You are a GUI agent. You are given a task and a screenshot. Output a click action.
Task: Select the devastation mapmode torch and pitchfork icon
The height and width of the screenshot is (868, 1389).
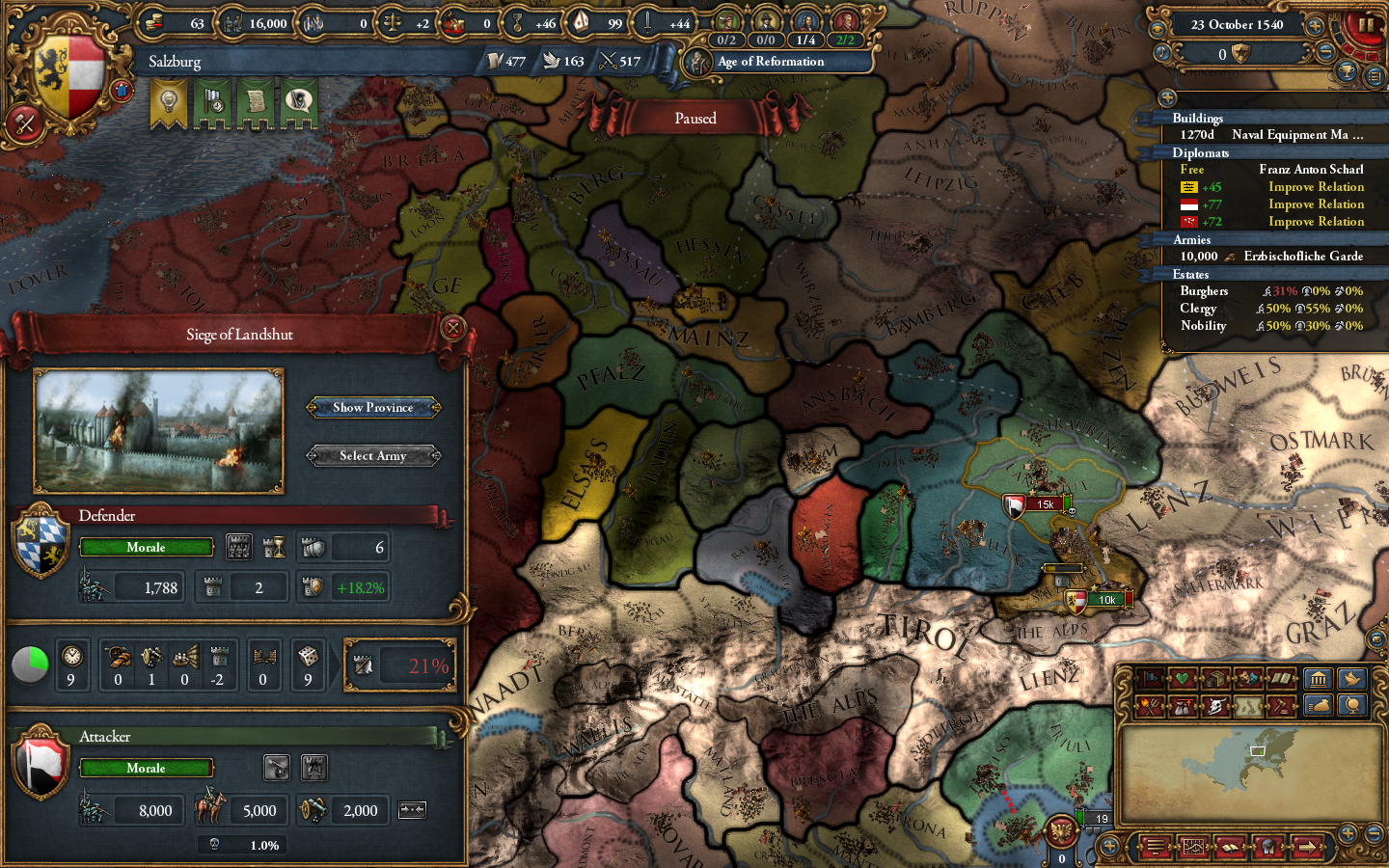coord(1151,706)
